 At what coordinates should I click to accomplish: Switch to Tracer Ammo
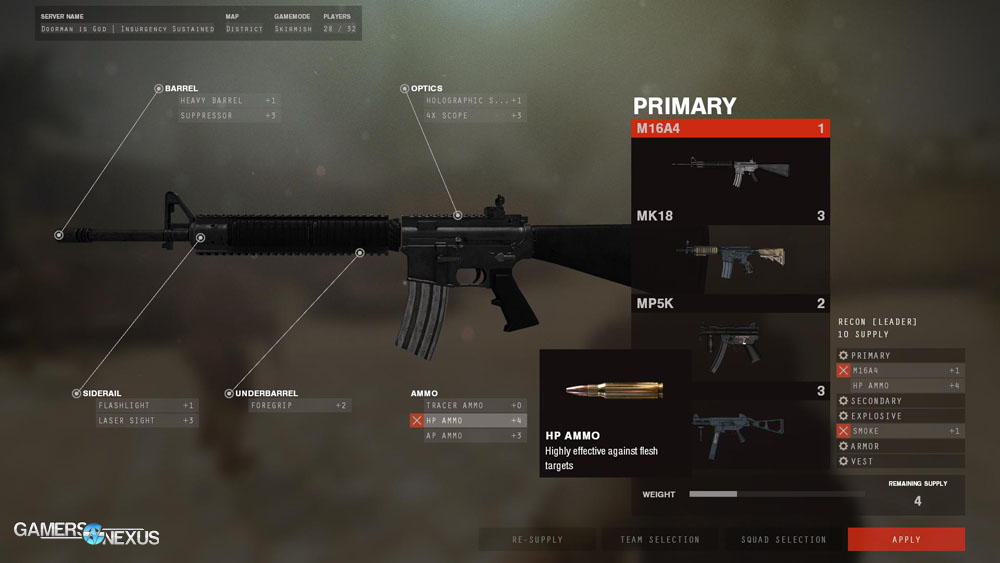(474, 406)
